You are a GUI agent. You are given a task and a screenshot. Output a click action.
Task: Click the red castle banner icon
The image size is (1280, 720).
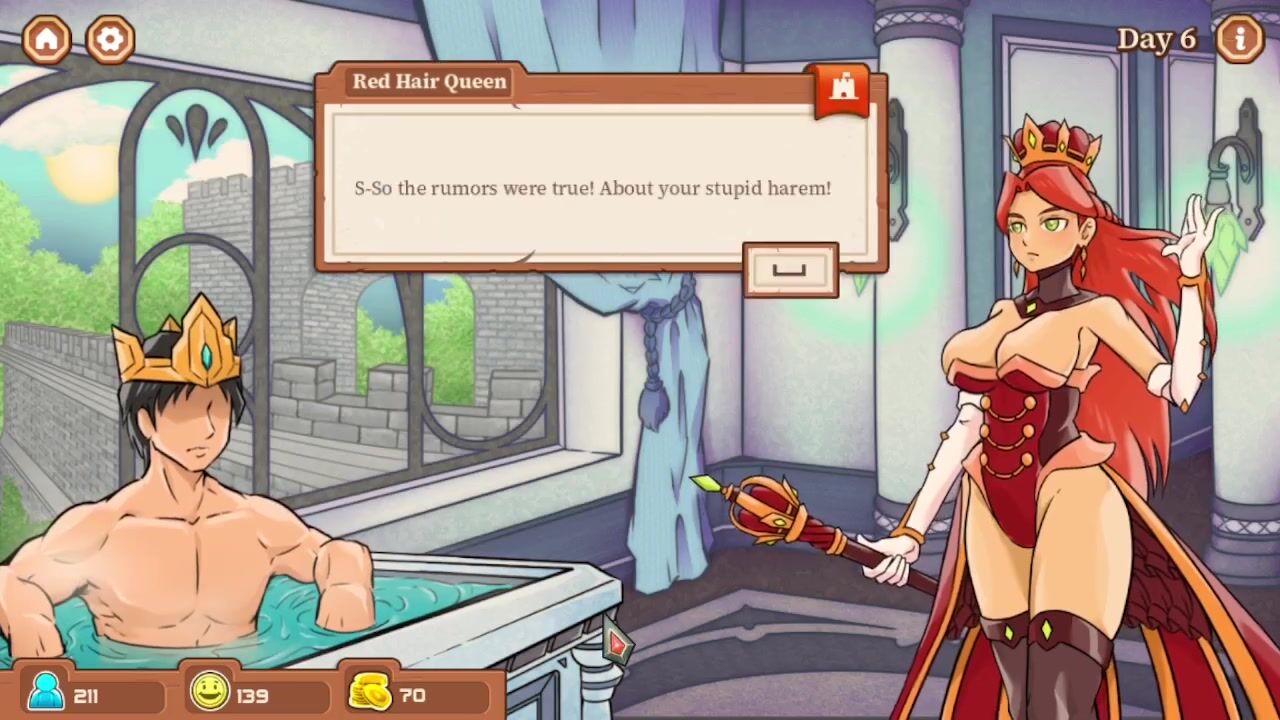[842, 88]
